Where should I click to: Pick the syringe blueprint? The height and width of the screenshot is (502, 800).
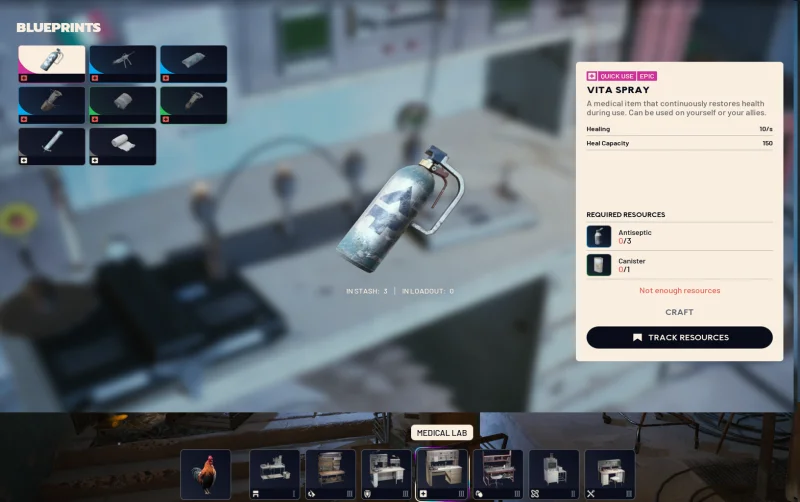coord(52,146)
